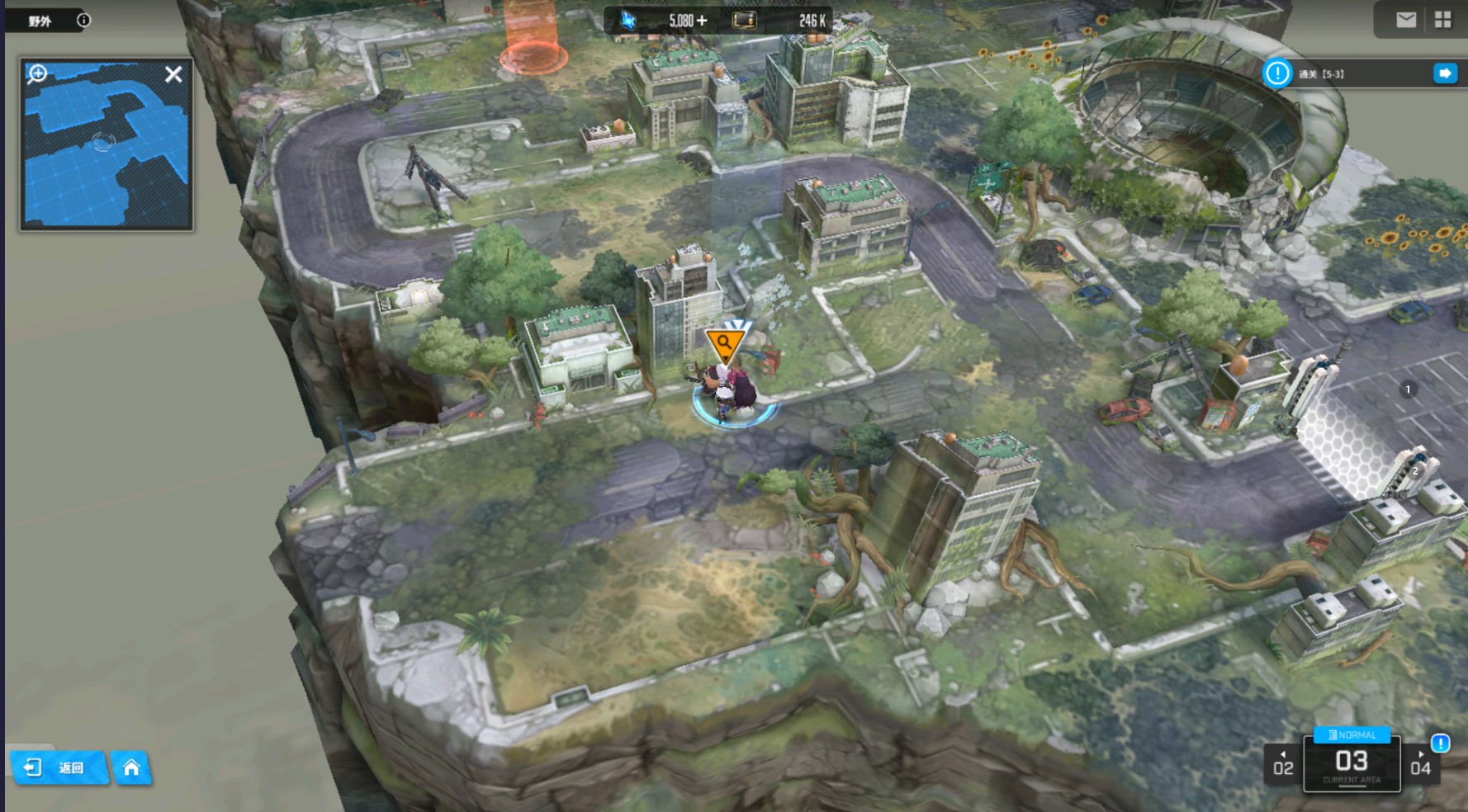
Task: Go to the home screen via house icon
Action: [x=131, y=768]
